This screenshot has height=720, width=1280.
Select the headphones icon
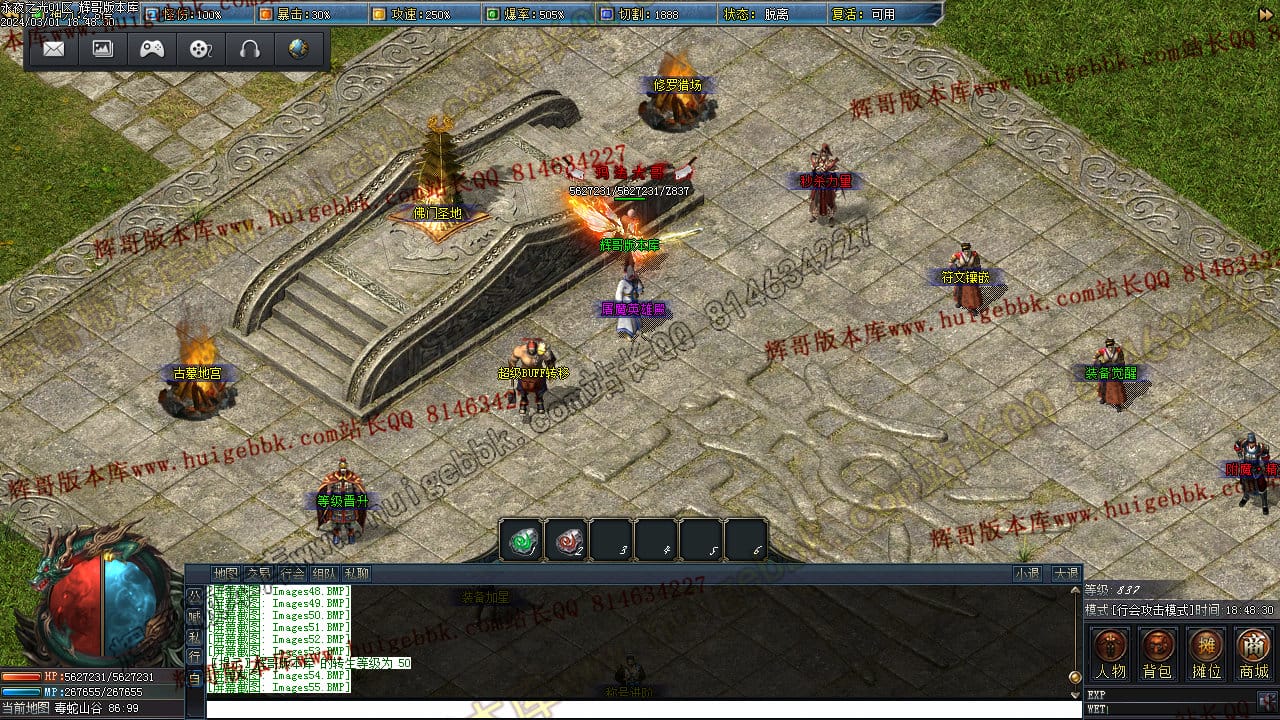[250, 49]
